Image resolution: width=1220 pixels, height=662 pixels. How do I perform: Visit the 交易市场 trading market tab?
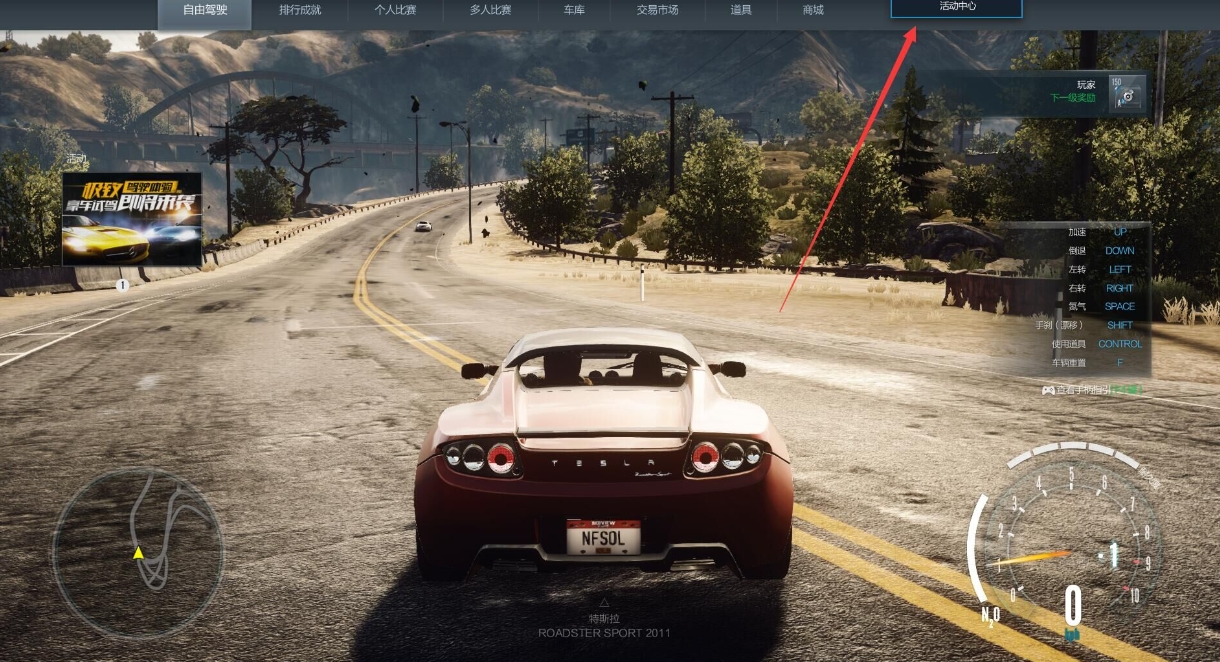pyautogui.click(x=657, y=10)
